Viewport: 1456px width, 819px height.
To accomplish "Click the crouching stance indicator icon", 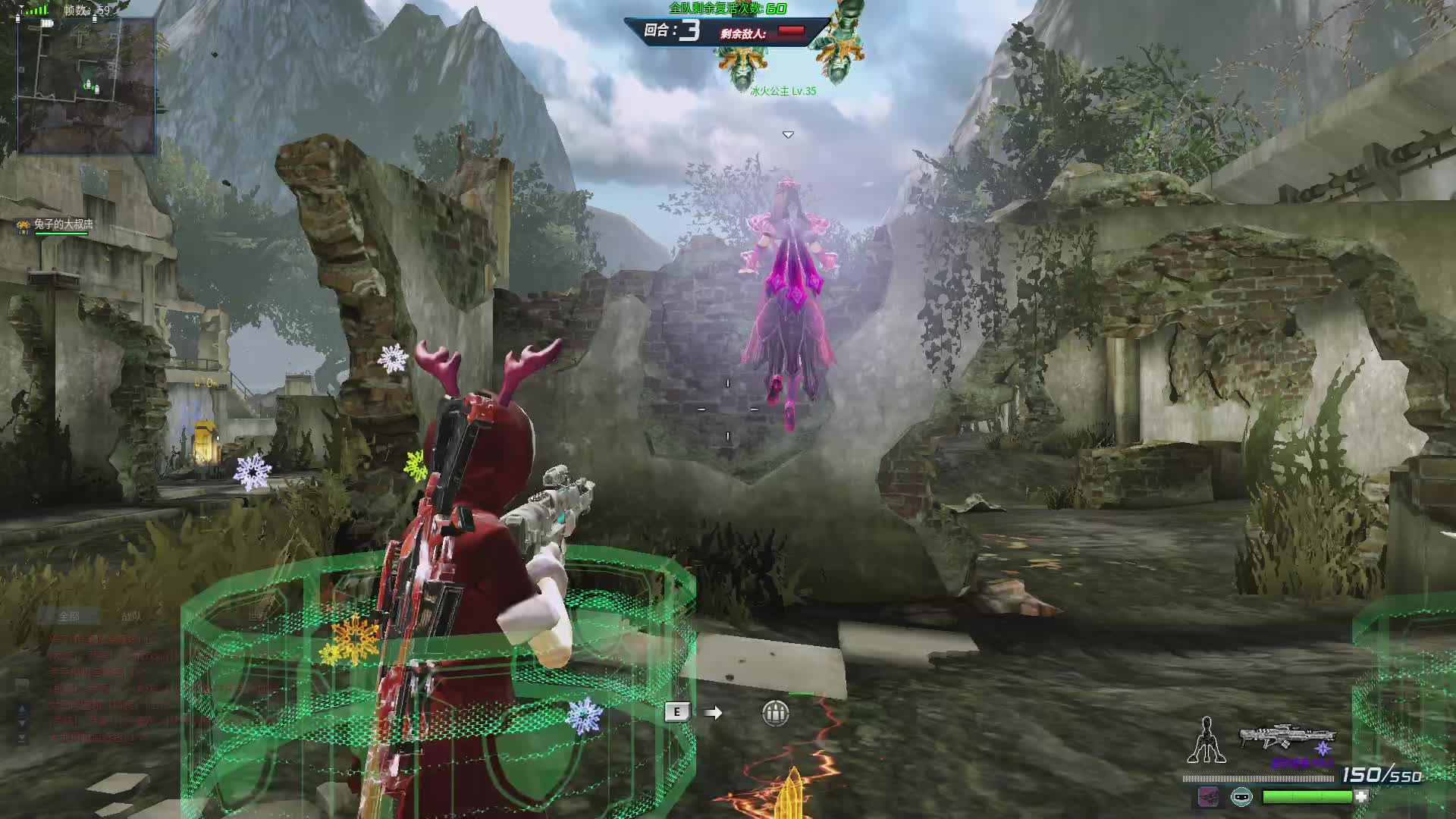I will [x=1206, y=741].
